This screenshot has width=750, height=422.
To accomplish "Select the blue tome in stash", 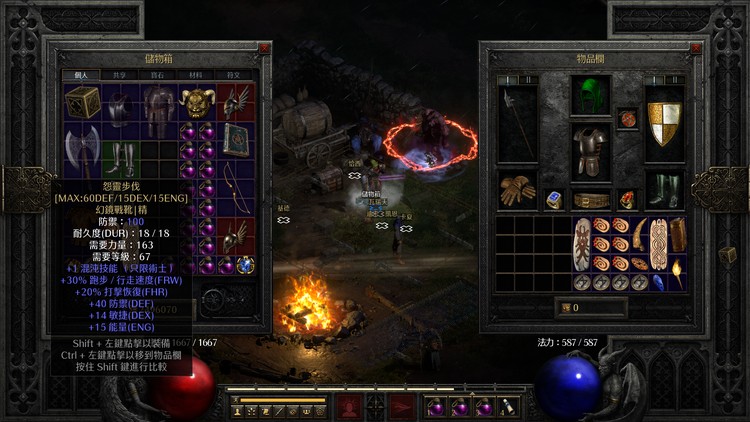I will [x=236, y=141].
